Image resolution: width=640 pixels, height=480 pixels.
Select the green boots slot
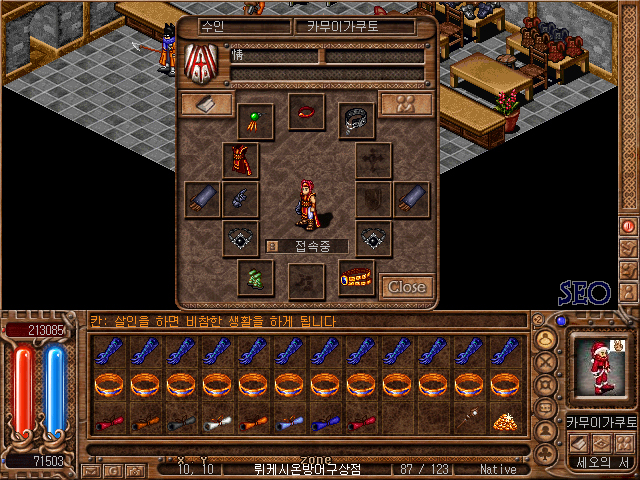pyautogui.click(x=255, y=277)
